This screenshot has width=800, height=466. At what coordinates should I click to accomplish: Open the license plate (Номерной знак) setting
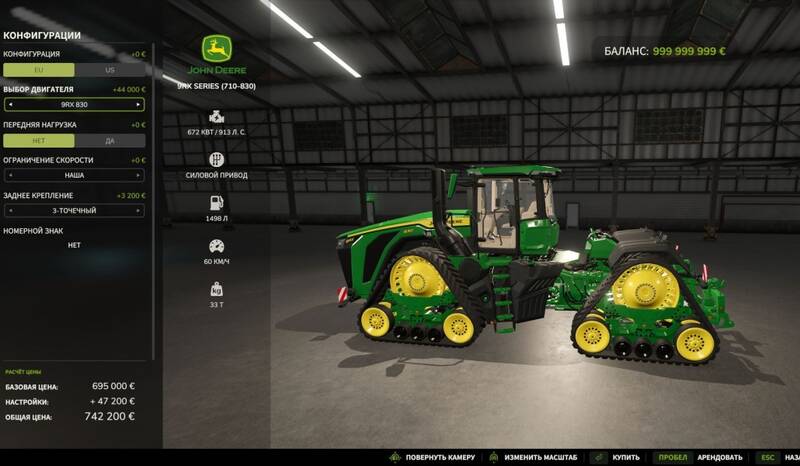(74, 245)
